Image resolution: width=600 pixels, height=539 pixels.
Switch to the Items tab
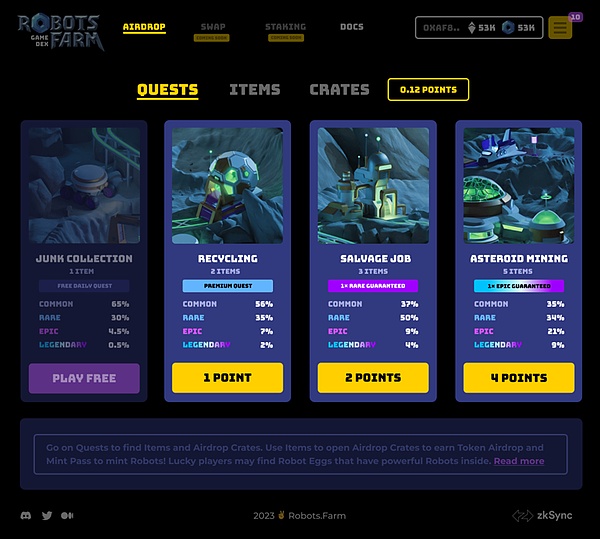pyautogui.click(x=254, y=89)
